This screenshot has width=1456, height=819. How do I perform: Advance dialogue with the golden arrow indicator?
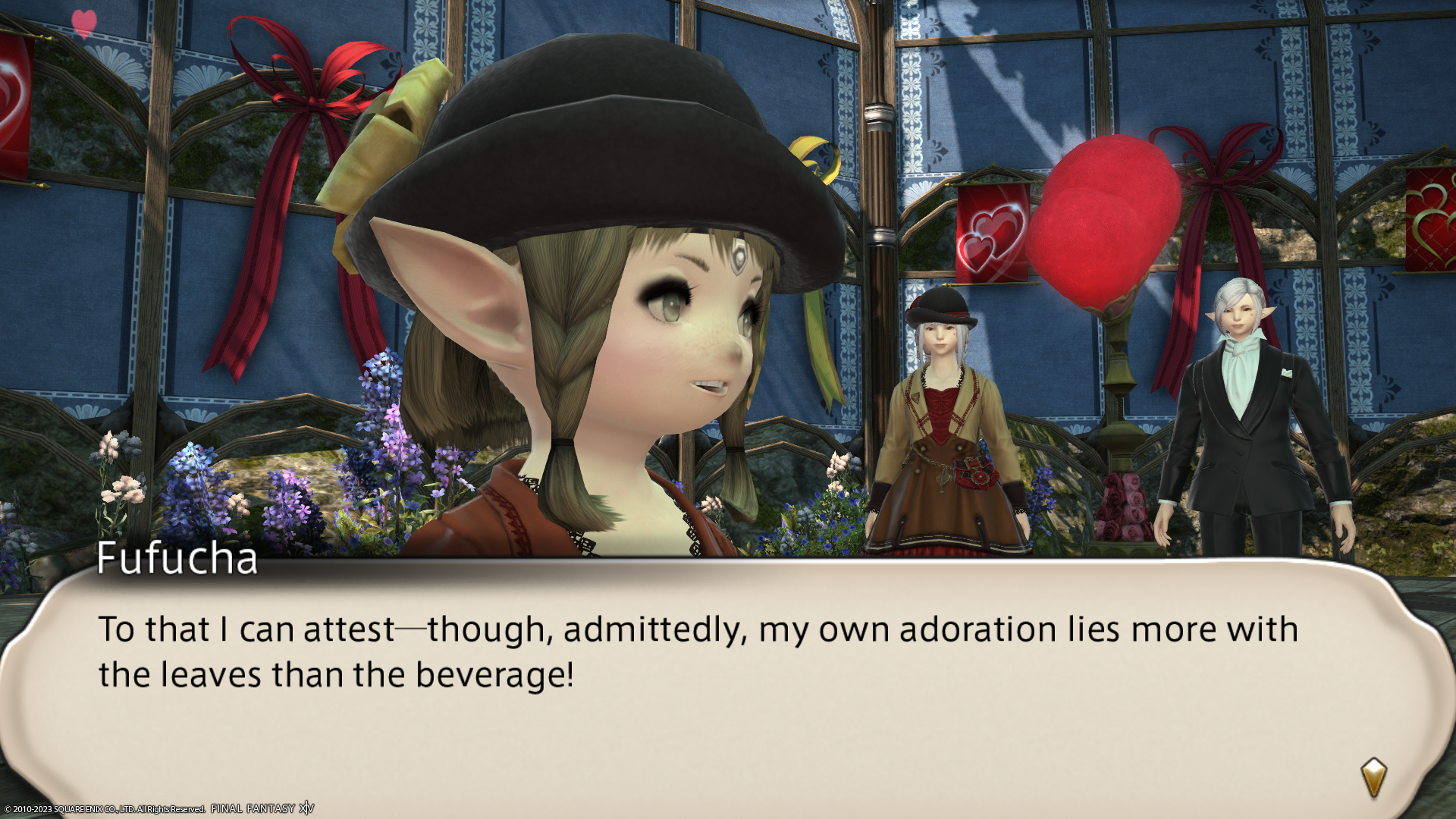[x=1373, y=777]
